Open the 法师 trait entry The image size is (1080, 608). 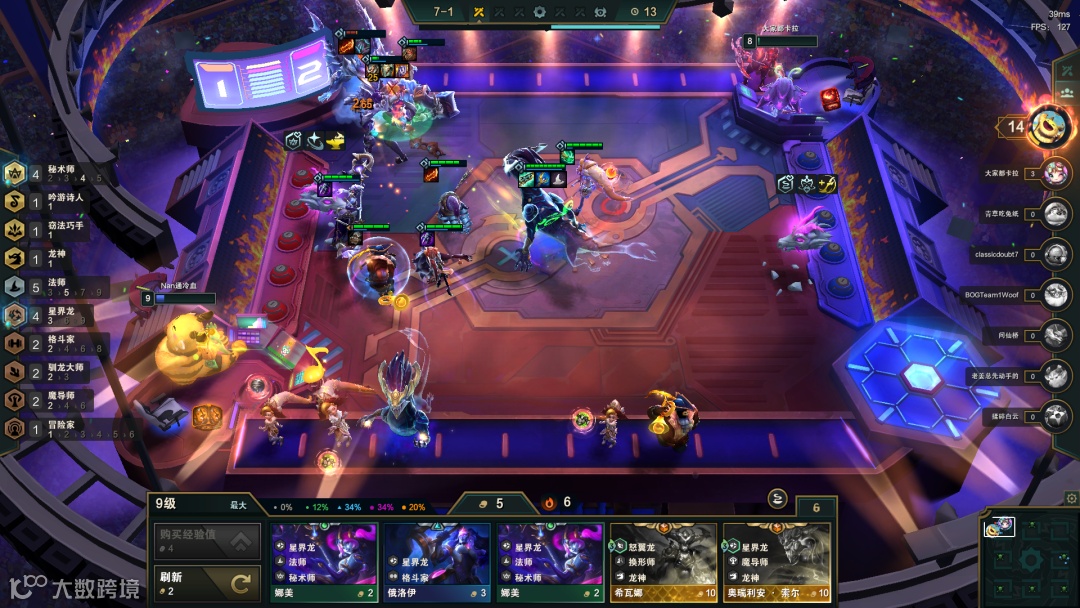tap(50, 288)
